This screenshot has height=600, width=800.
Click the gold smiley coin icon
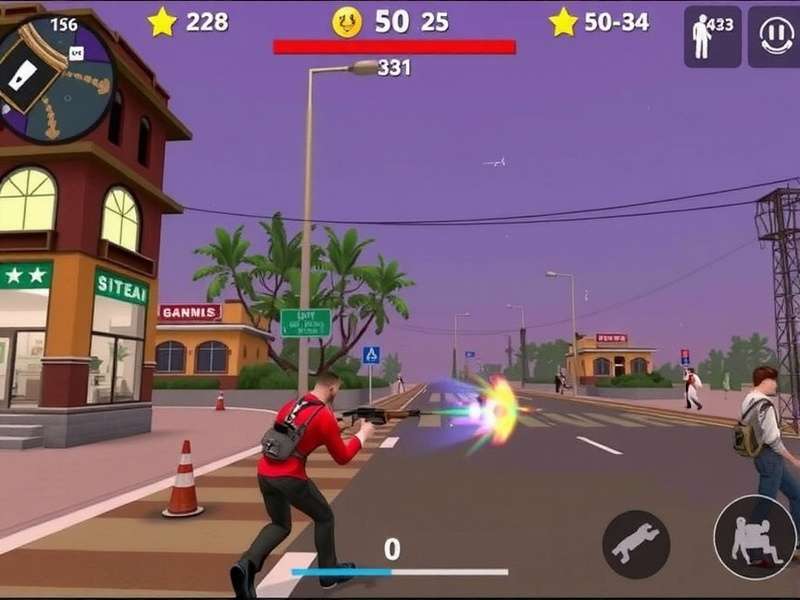click(x=347, y=22)
